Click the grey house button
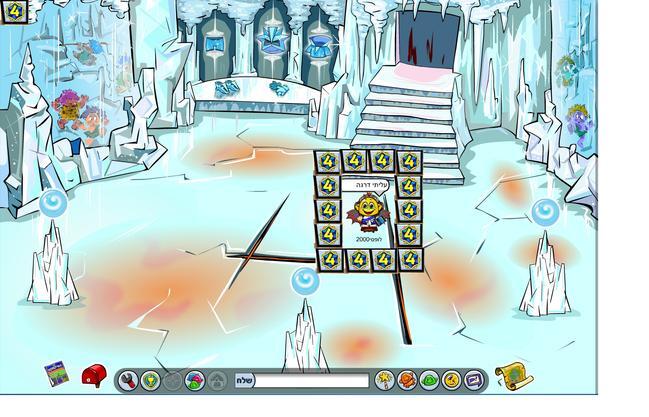649x417 pixels. 218,381
